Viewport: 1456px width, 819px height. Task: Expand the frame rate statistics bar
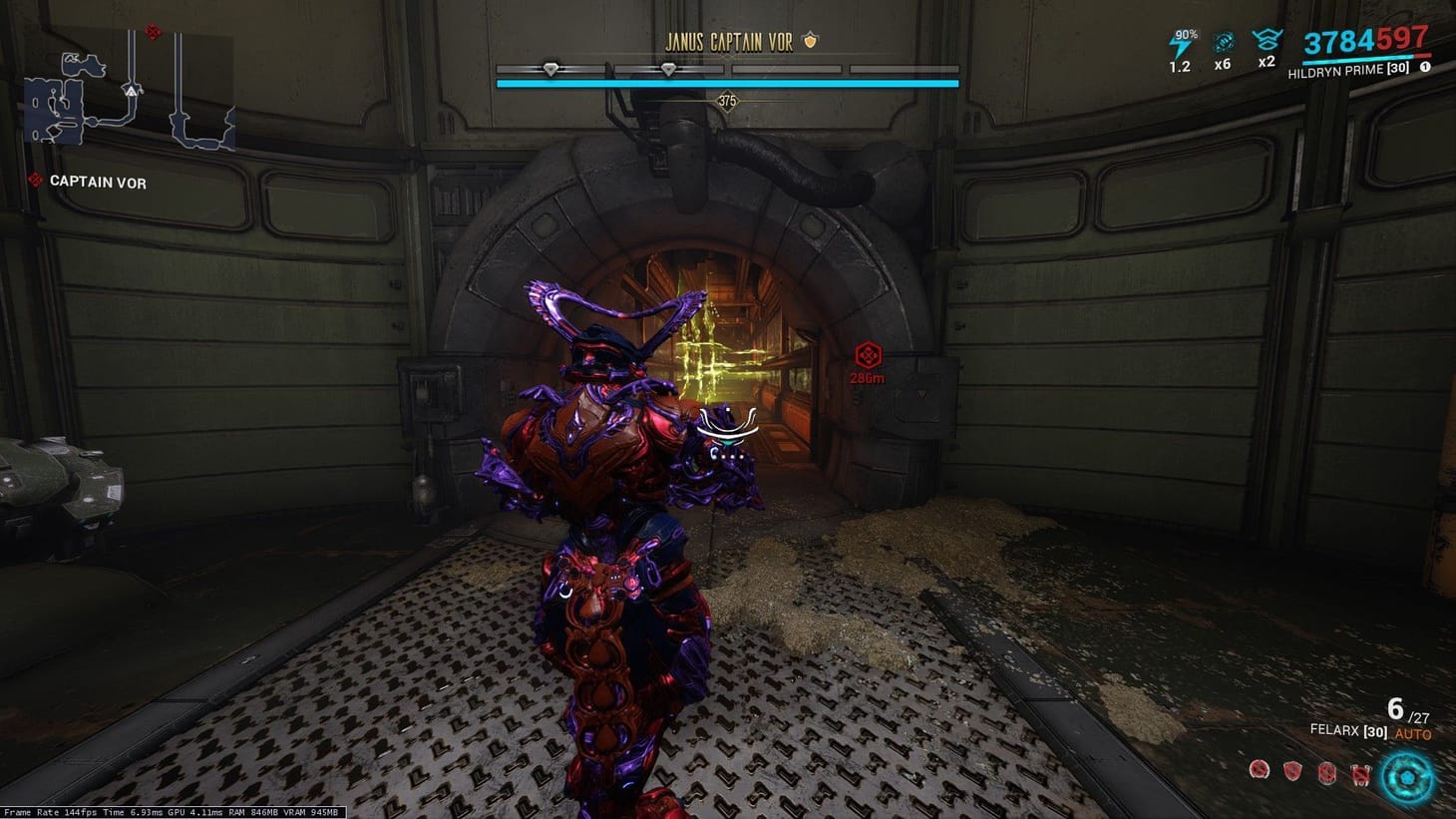click(175, 813)
